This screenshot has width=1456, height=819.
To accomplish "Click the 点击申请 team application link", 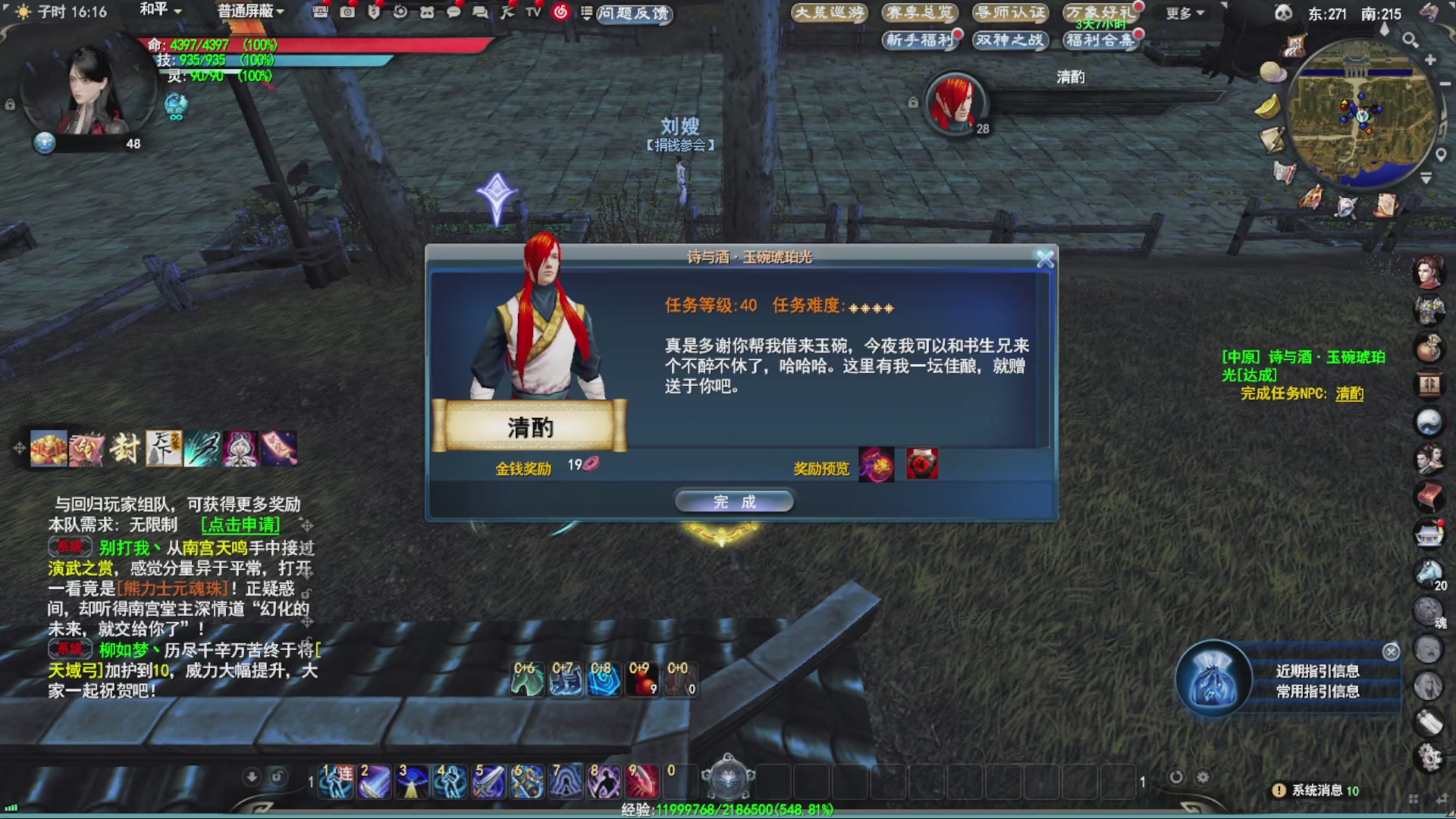I will point(240,524).
